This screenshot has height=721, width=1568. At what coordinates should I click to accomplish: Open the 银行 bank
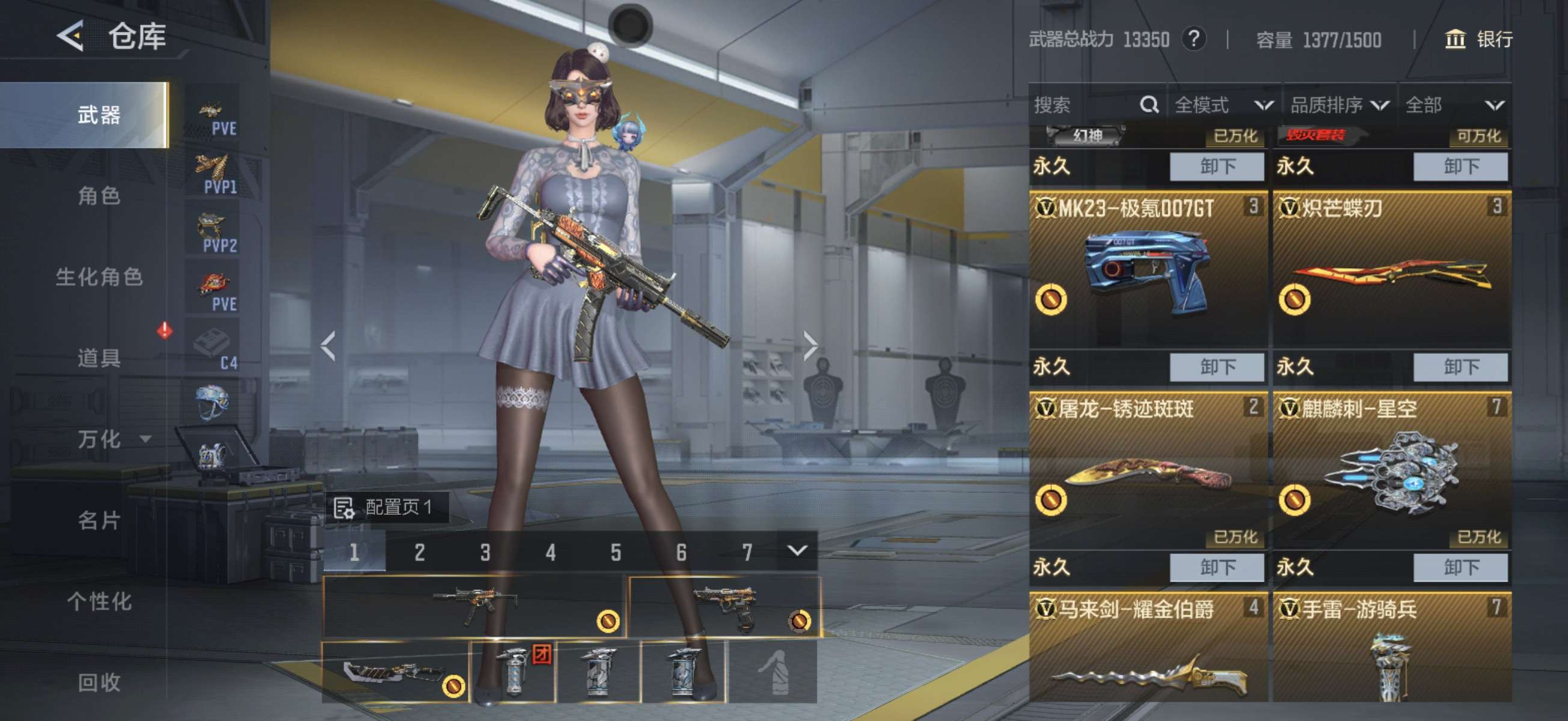point(1478,40)
